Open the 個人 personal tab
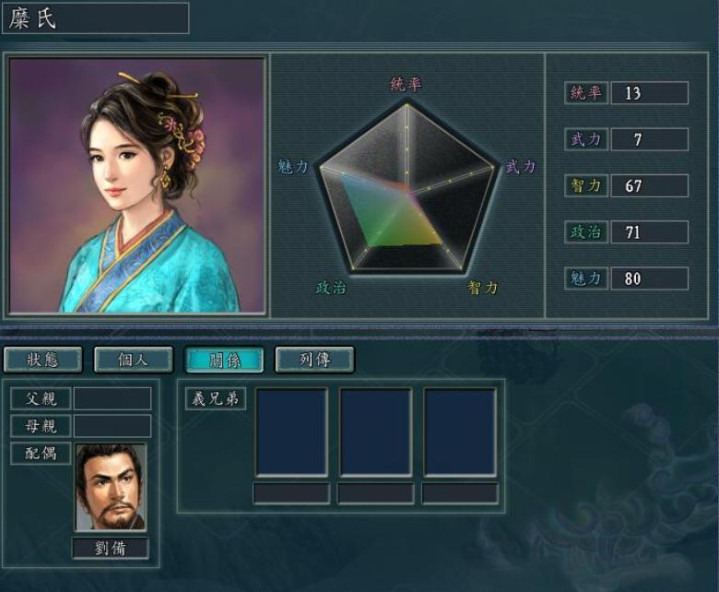Viewport: 719px width, 592px height. [133, 359]
